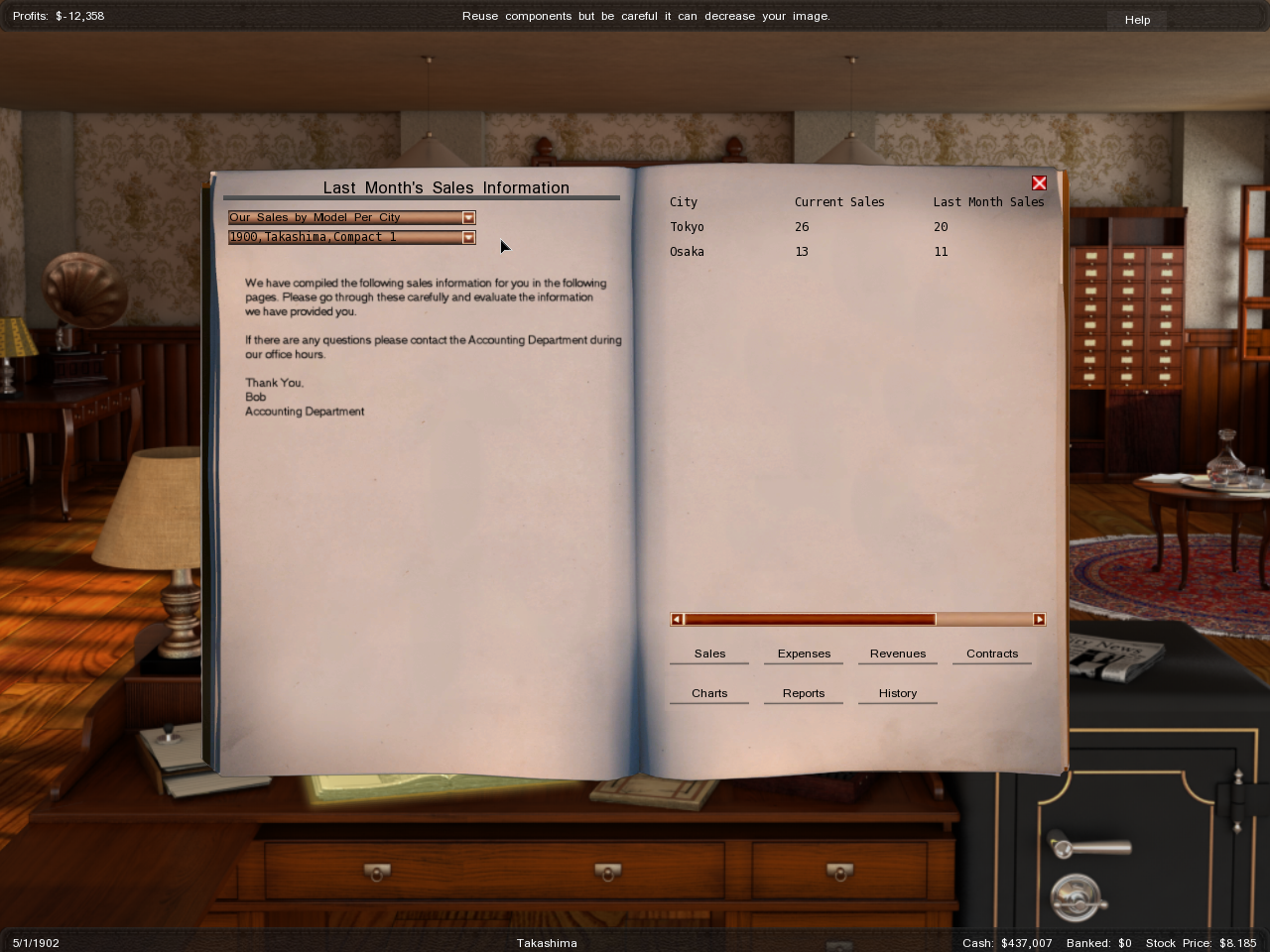The width and height of the screenshot is (1270, 952).
Task: Open the History page
Action: 898,693
